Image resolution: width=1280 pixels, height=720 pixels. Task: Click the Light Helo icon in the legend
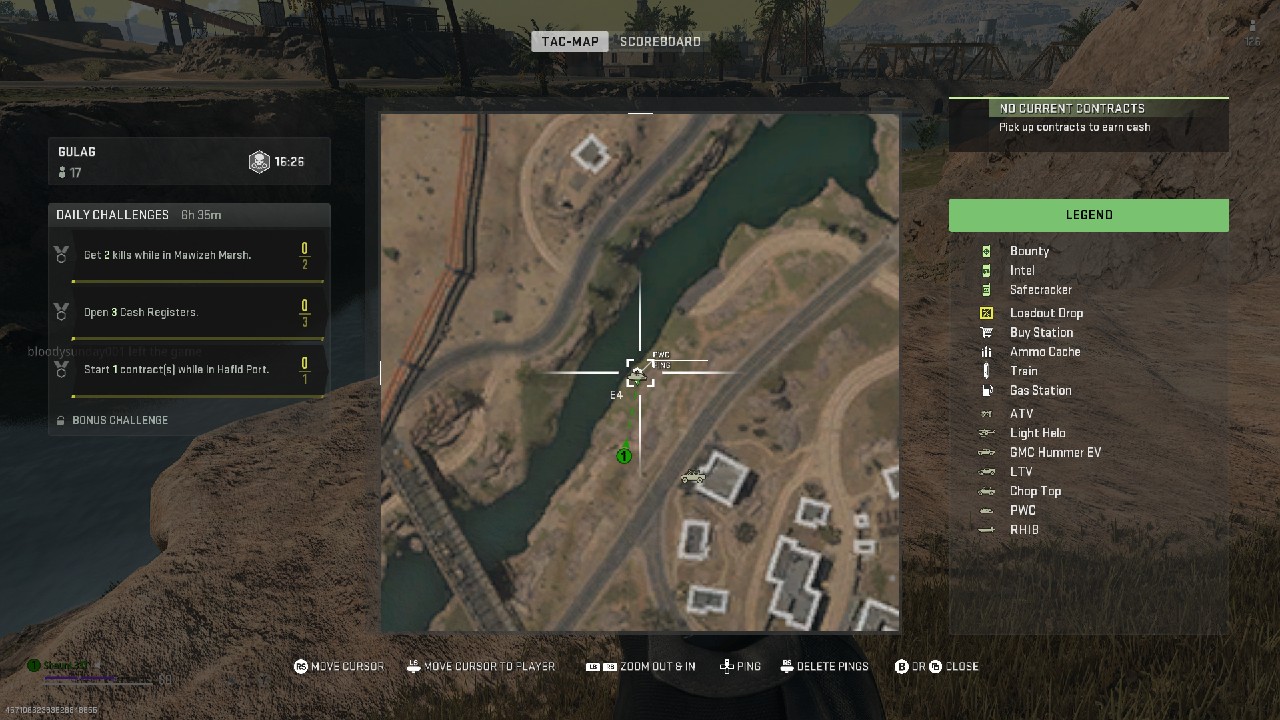click(988, 432)
